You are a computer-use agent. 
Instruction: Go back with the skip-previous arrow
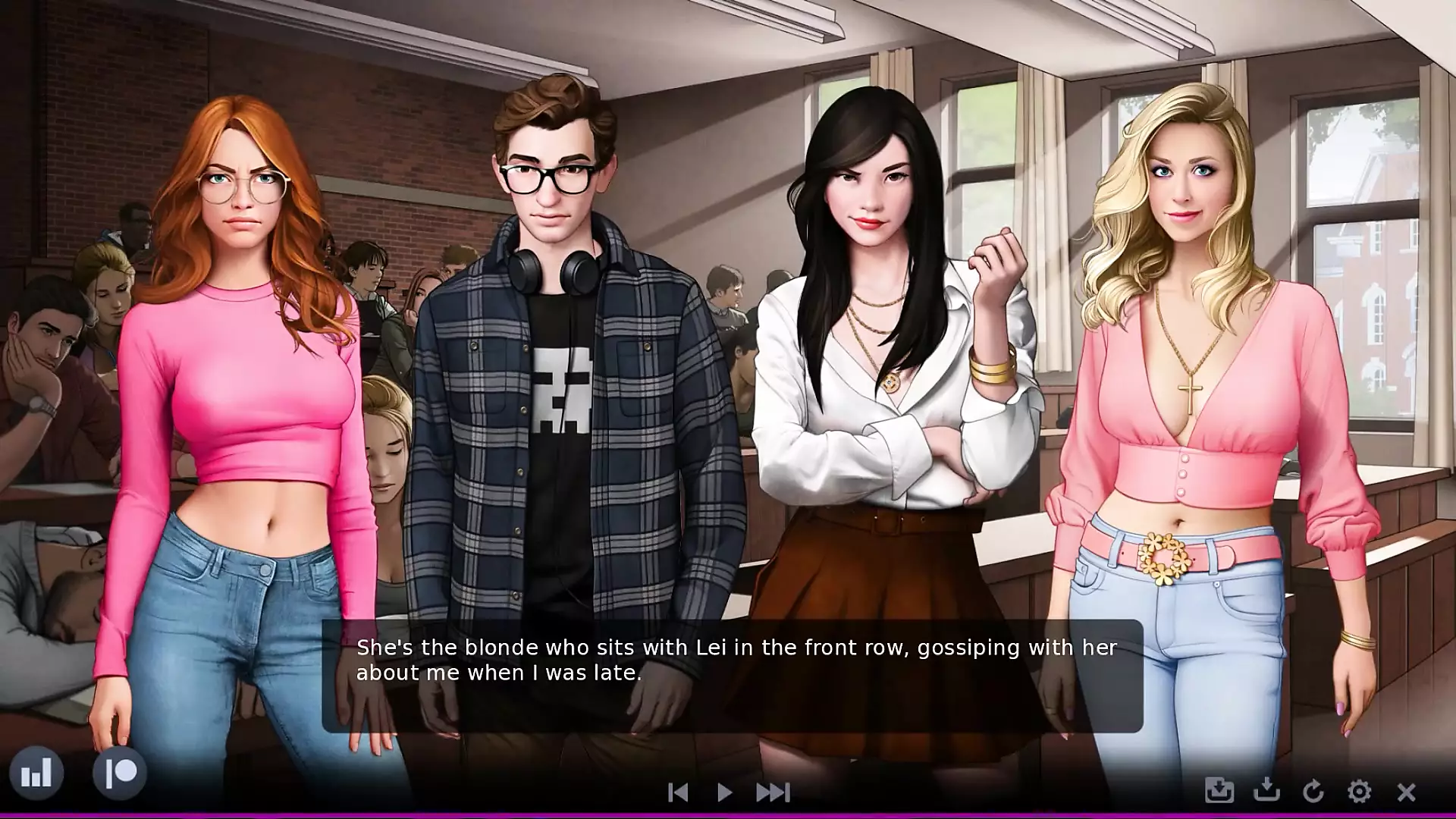click(x=678, y=792)
